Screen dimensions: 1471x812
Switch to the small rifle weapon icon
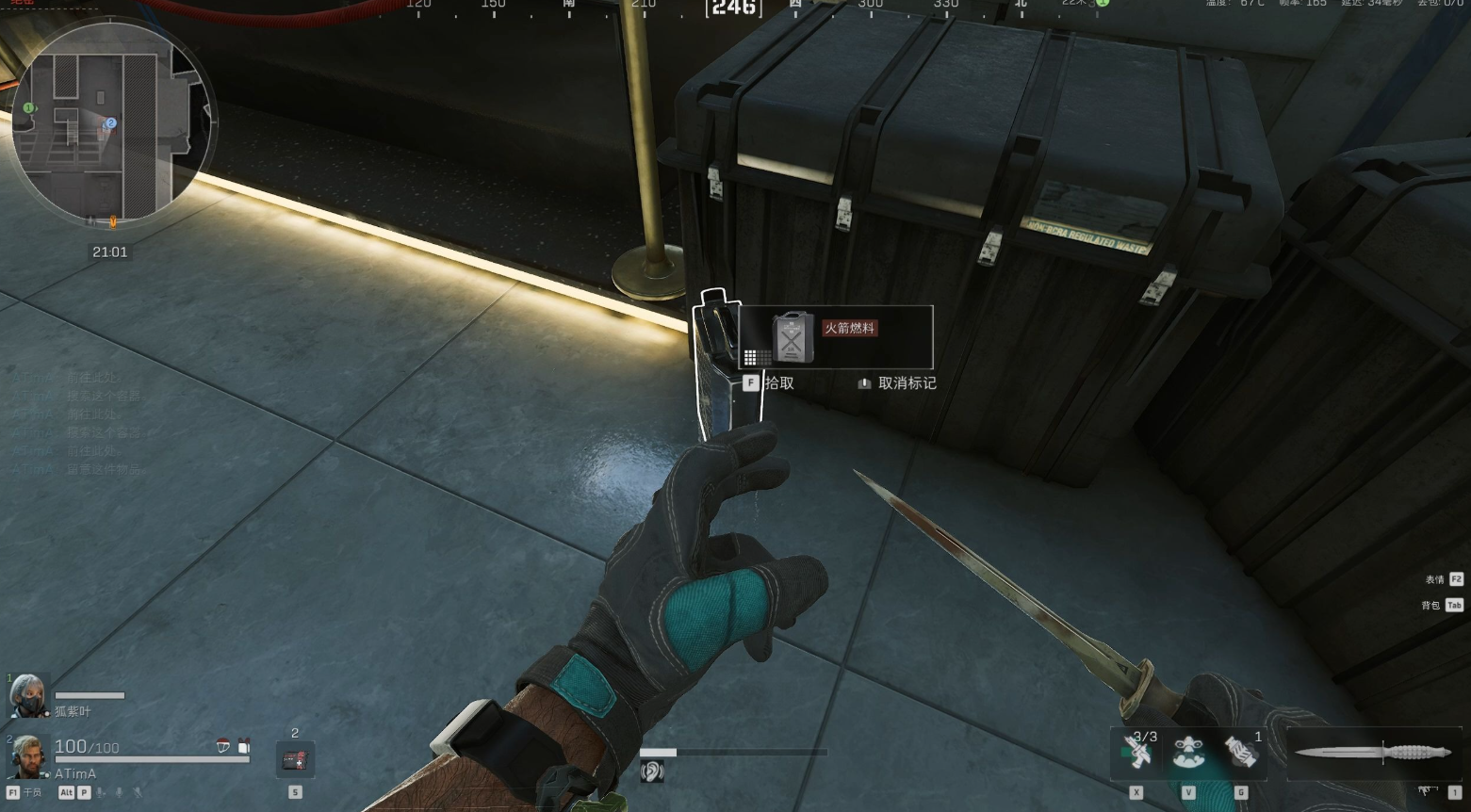pyautogui.click(x=1427, y=791)
